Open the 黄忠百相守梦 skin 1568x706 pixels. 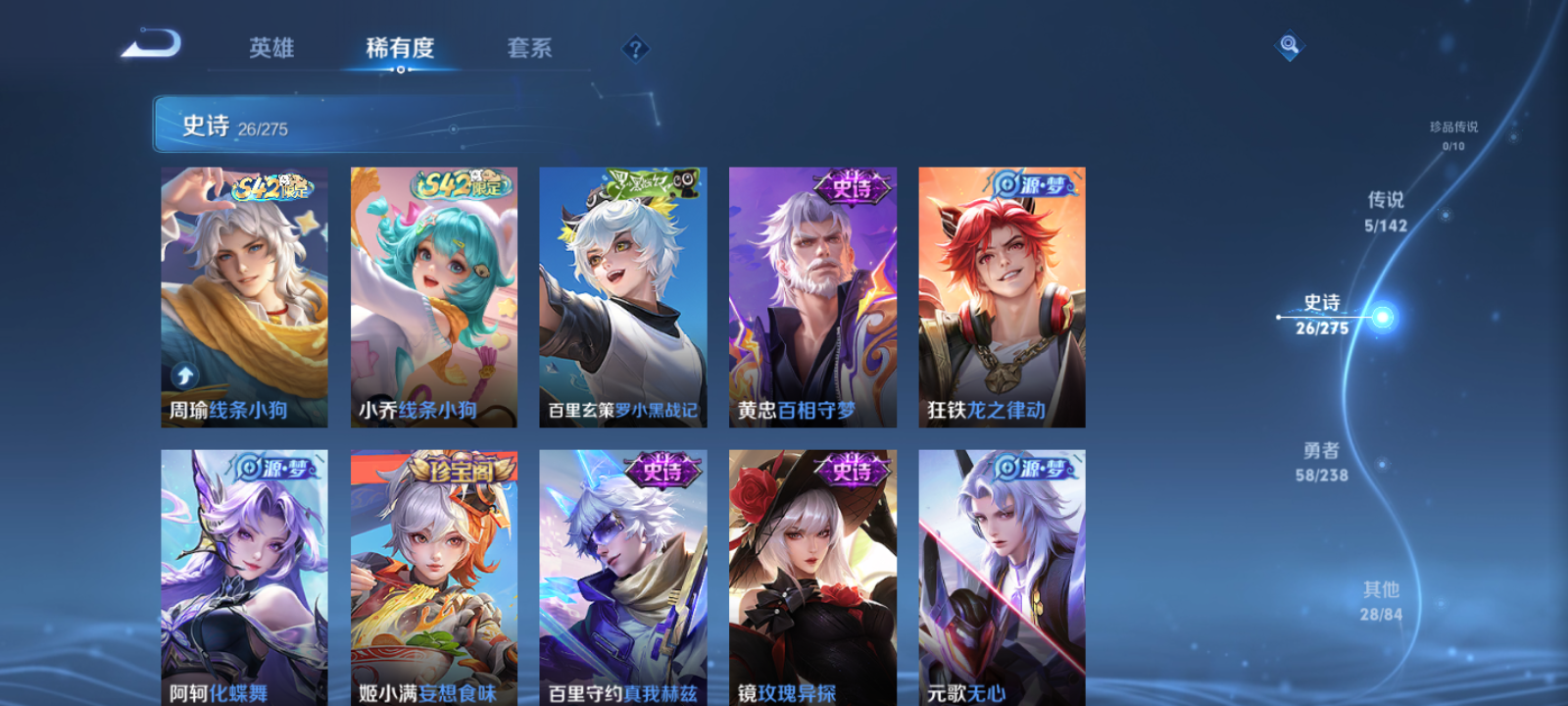812,294
